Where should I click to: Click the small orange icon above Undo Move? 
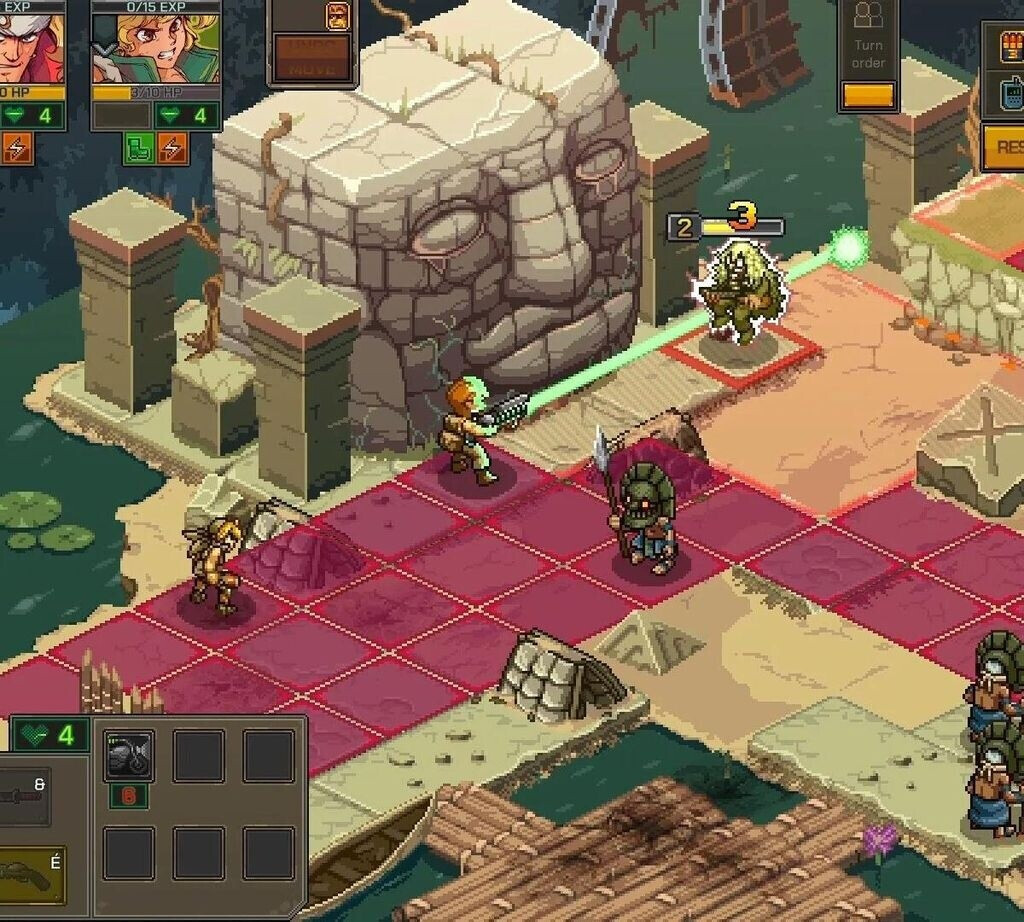click(339, 15)
